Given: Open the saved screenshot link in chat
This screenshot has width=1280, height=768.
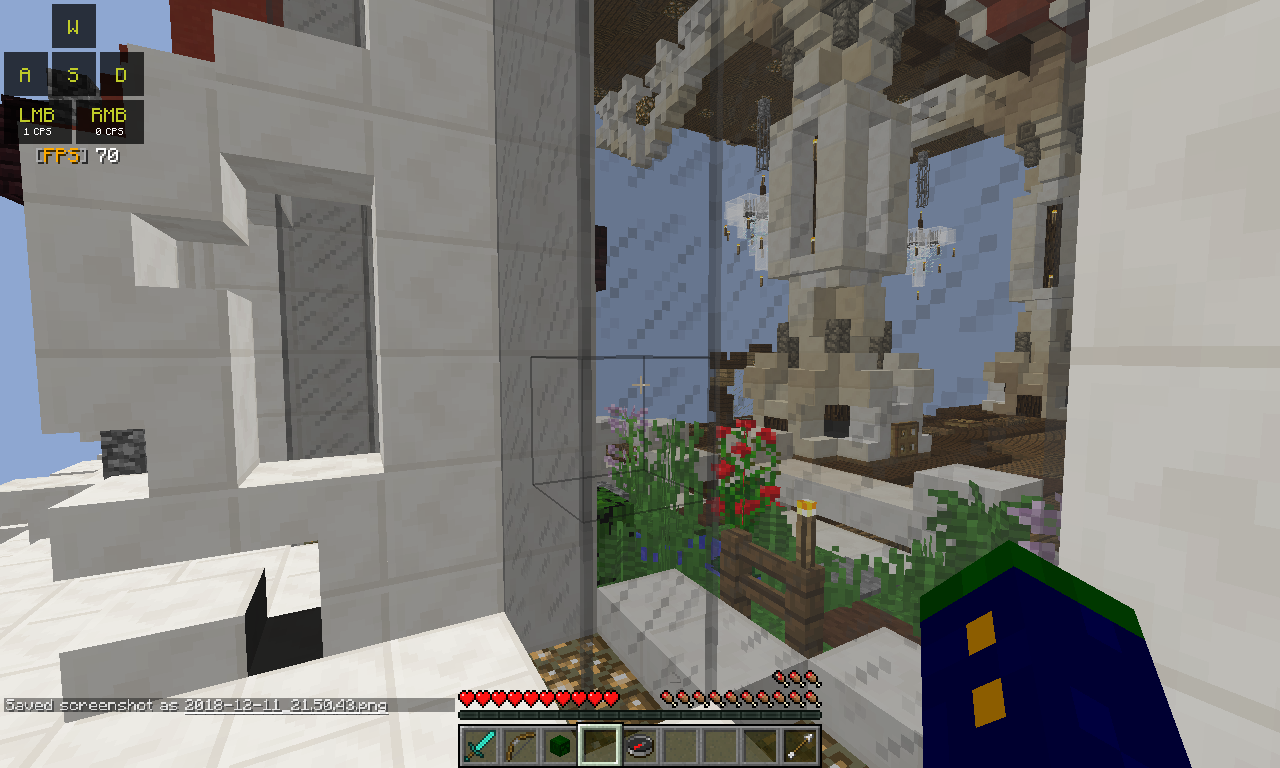Looking at the screenshot, I should point(286,705).
